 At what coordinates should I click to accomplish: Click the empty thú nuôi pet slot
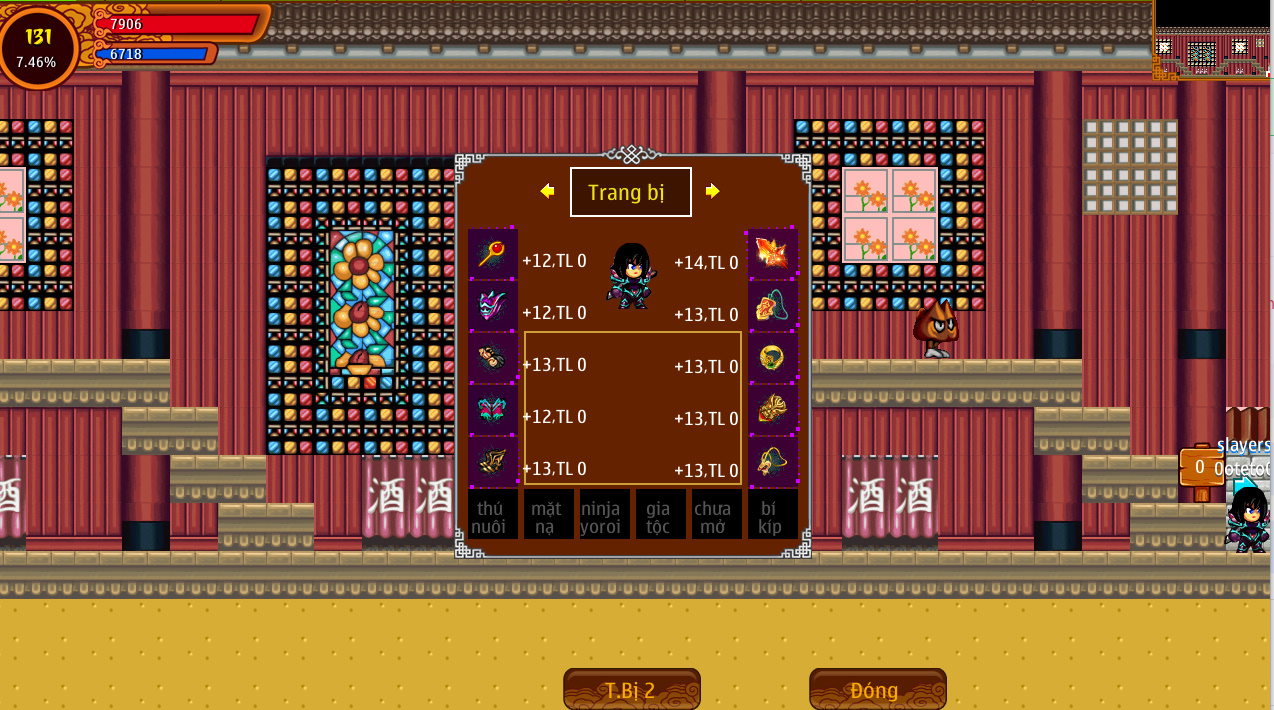click(x=492, y=515)
